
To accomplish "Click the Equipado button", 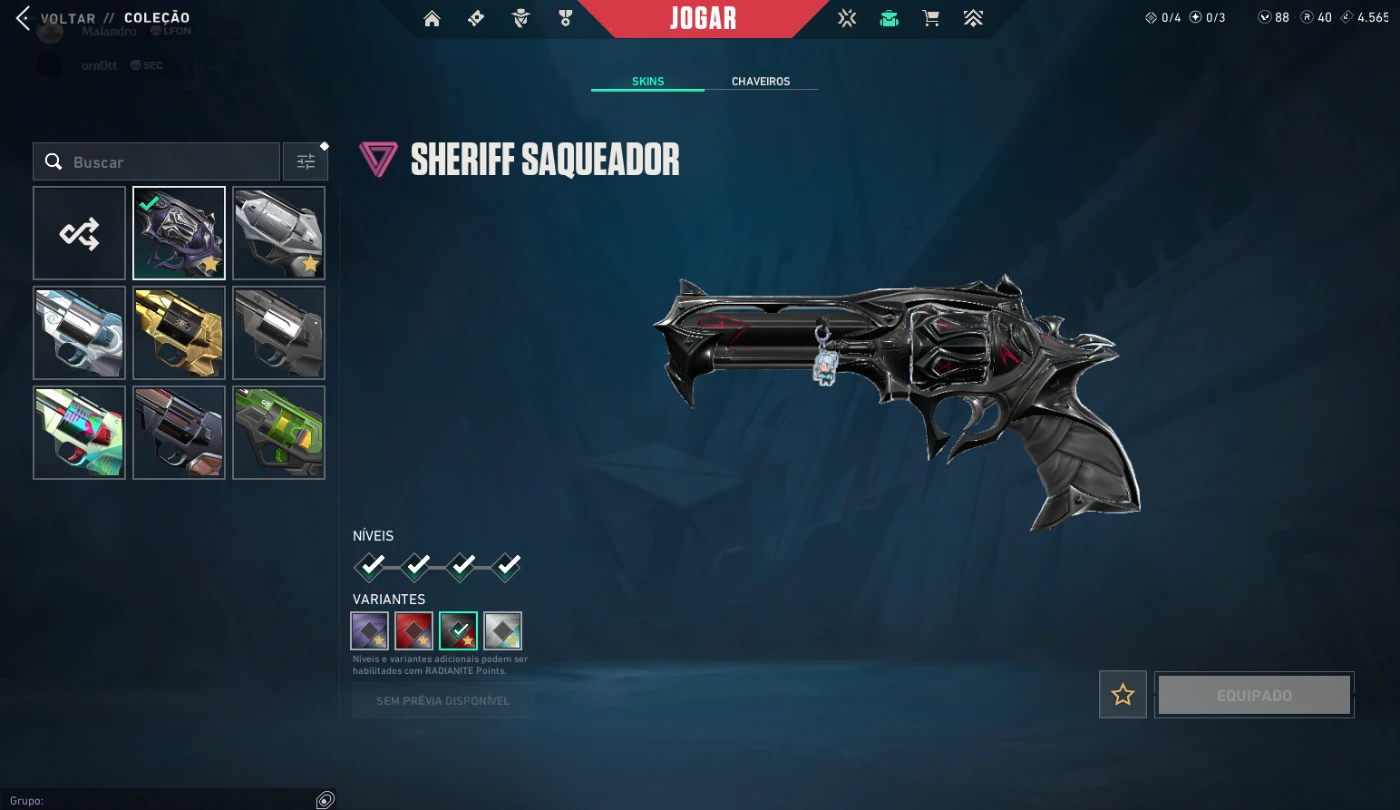I will click(x=1254, y=695).
